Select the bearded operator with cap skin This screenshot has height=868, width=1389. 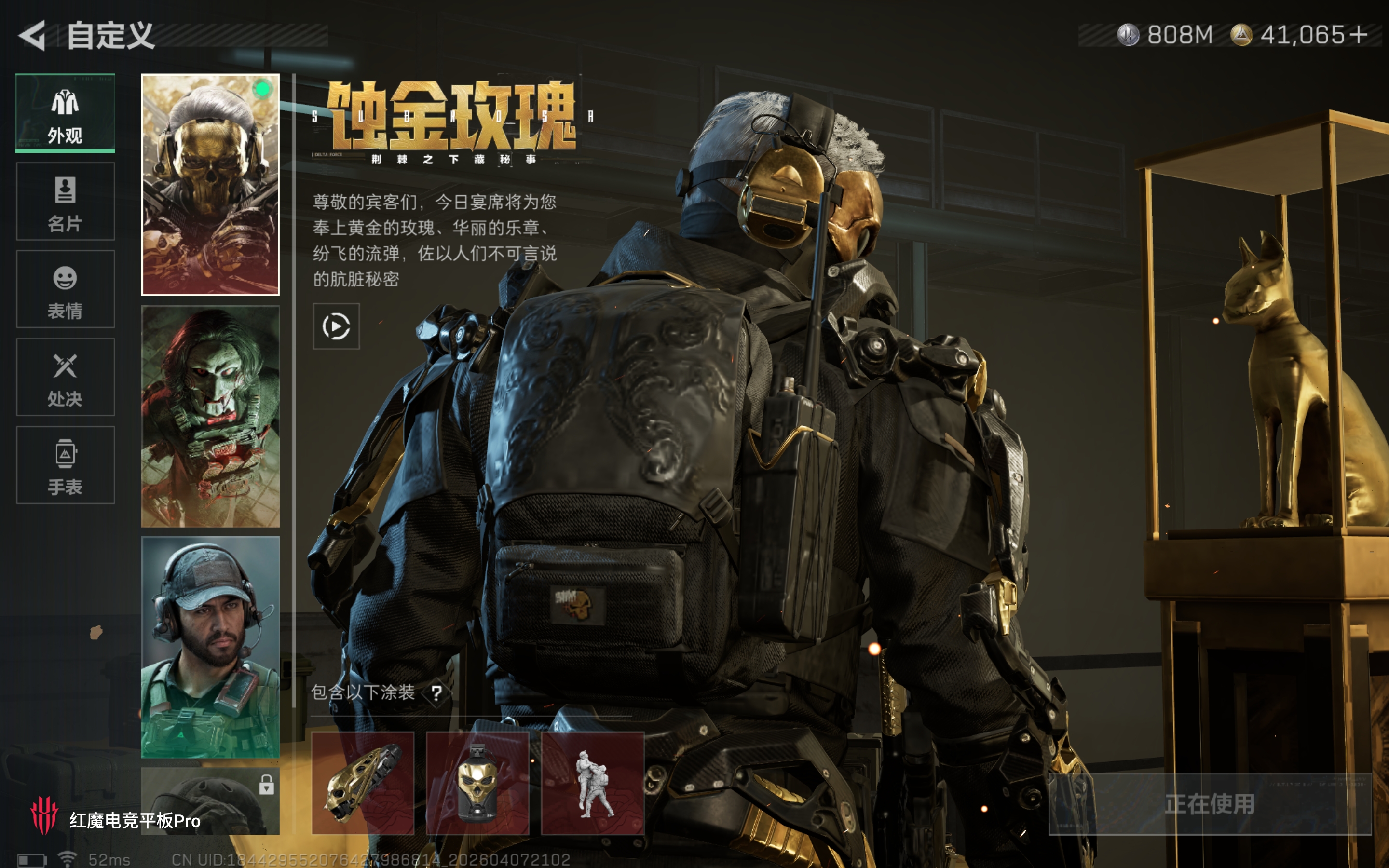coord(210,647)
